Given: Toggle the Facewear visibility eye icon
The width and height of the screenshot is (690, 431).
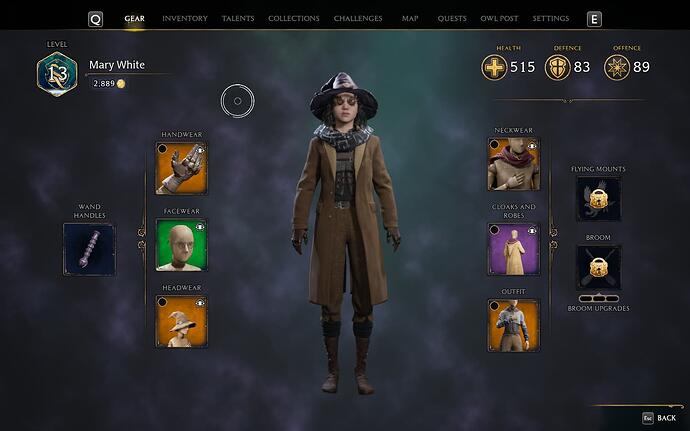Looking at the screenshot, I should (200, 226).
